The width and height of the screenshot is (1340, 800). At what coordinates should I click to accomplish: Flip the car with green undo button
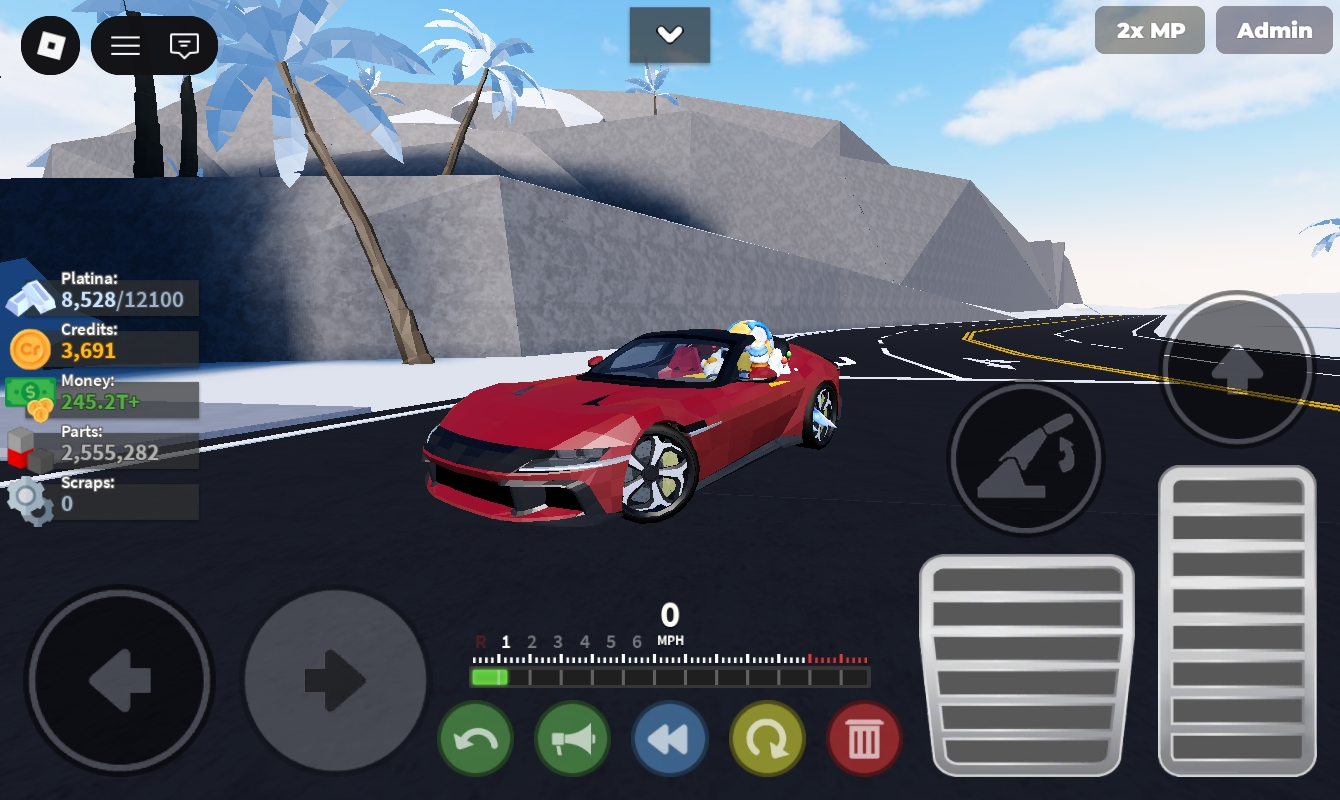click(x=475, y=740)
